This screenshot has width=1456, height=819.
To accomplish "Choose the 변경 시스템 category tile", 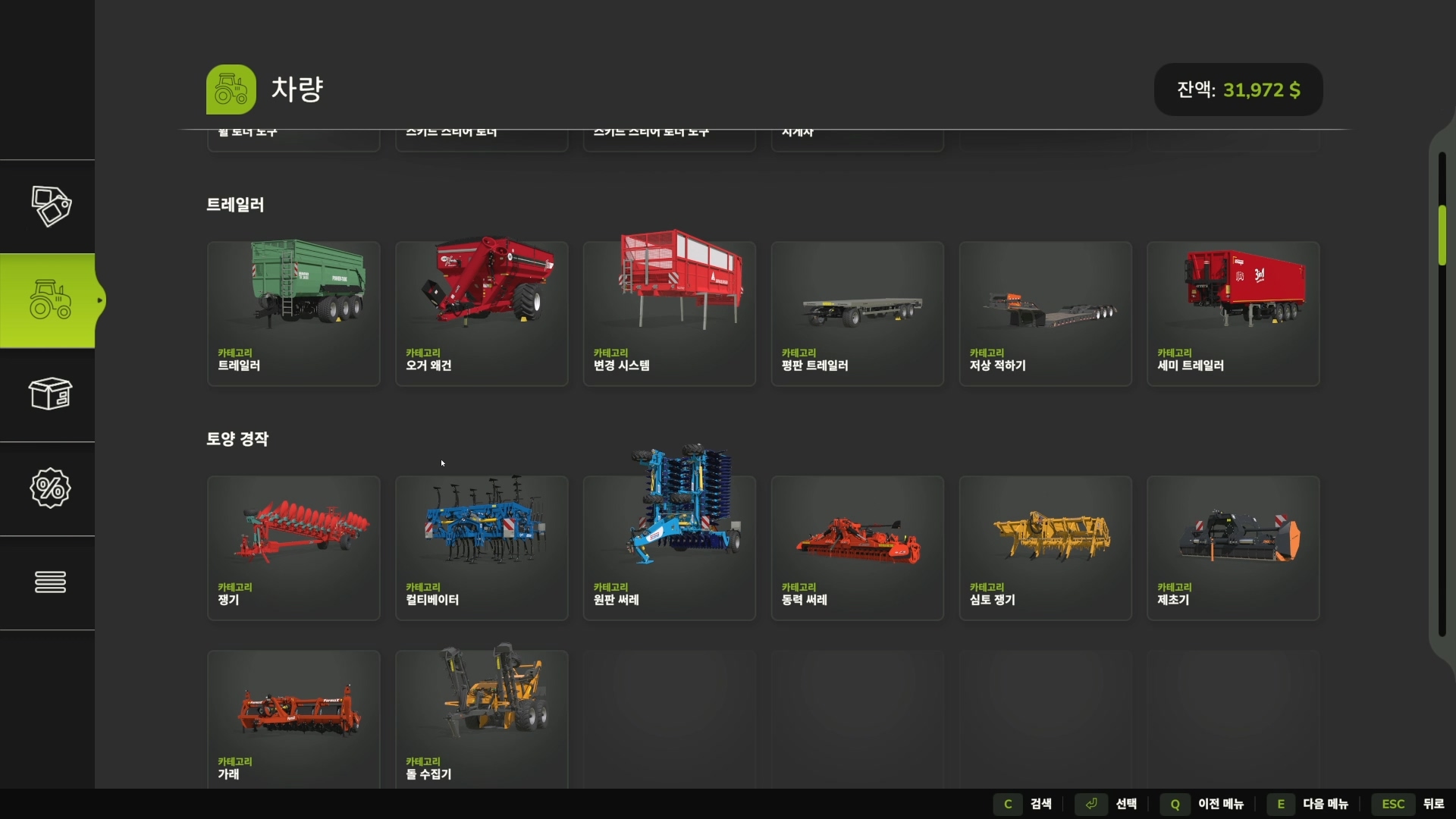I will pos(669,313).
